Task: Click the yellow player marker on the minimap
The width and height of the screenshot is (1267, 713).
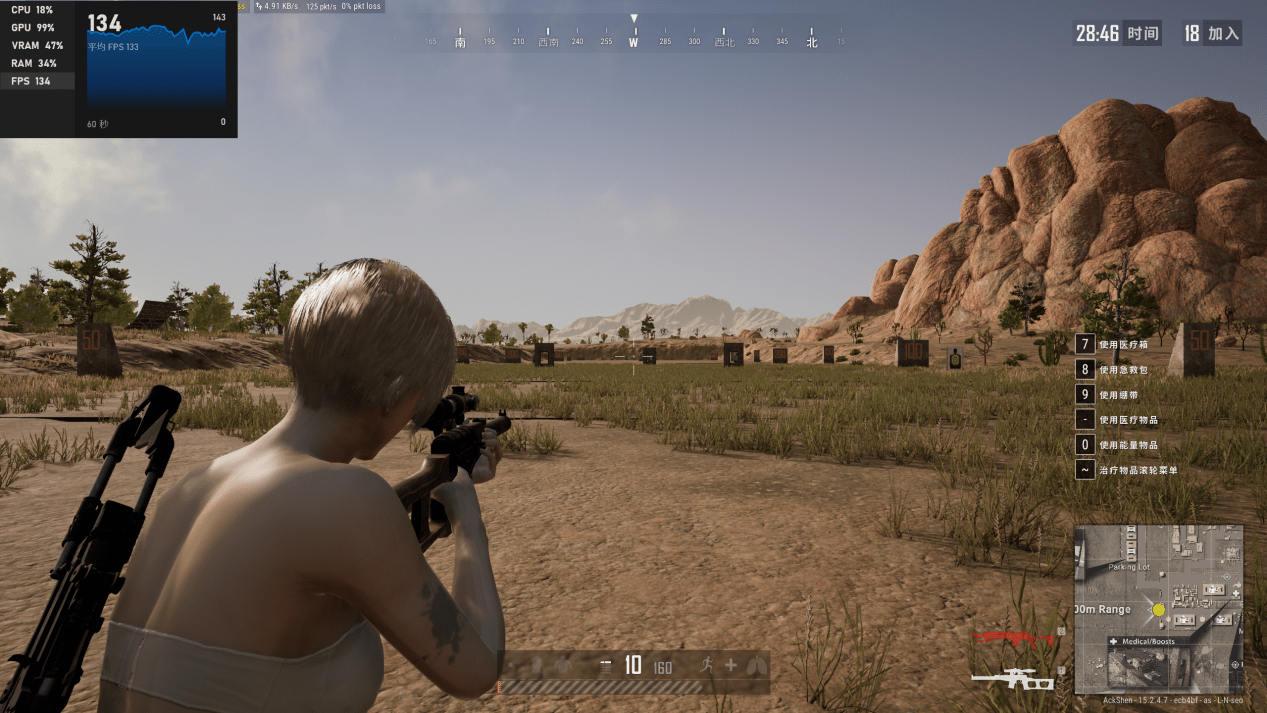Action: tap(1159, 609)
